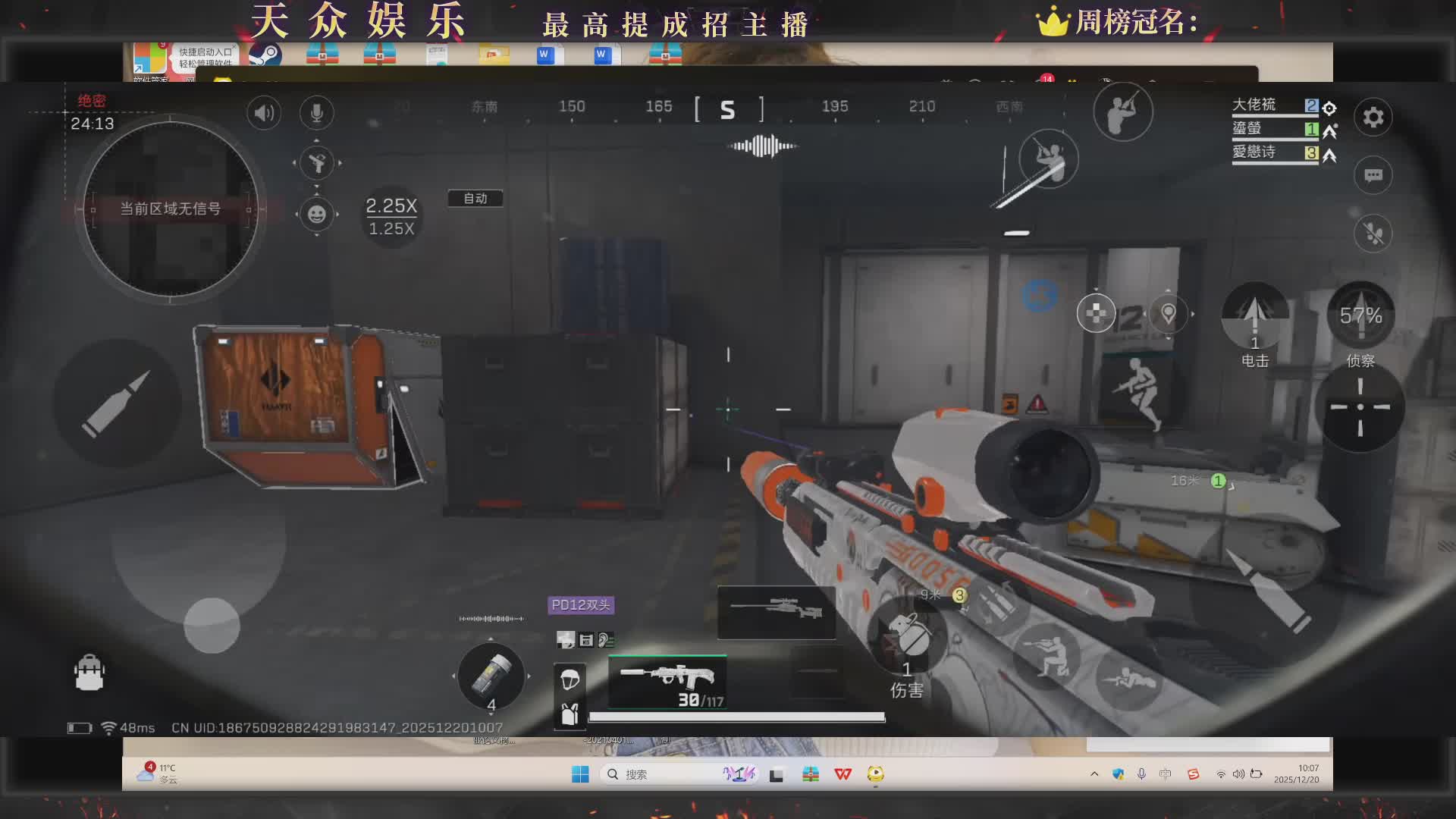Open the settings gear menu
This screenshot has width=1456, height=819.
pyautogui.click(x=1373, y=118)
